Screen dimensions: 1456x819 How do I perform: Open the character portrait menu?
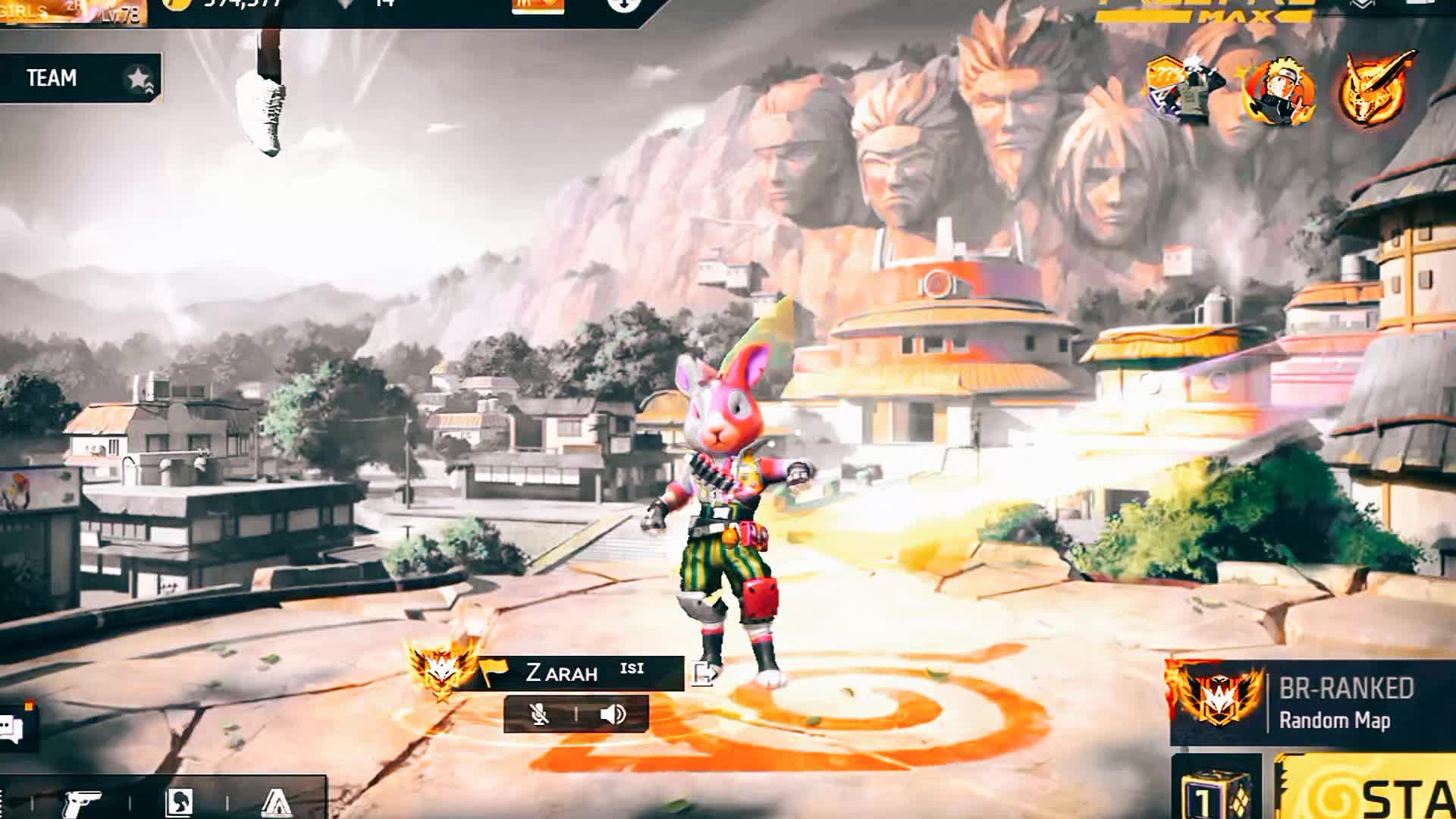pyautogui.click(x=179, y=802)
